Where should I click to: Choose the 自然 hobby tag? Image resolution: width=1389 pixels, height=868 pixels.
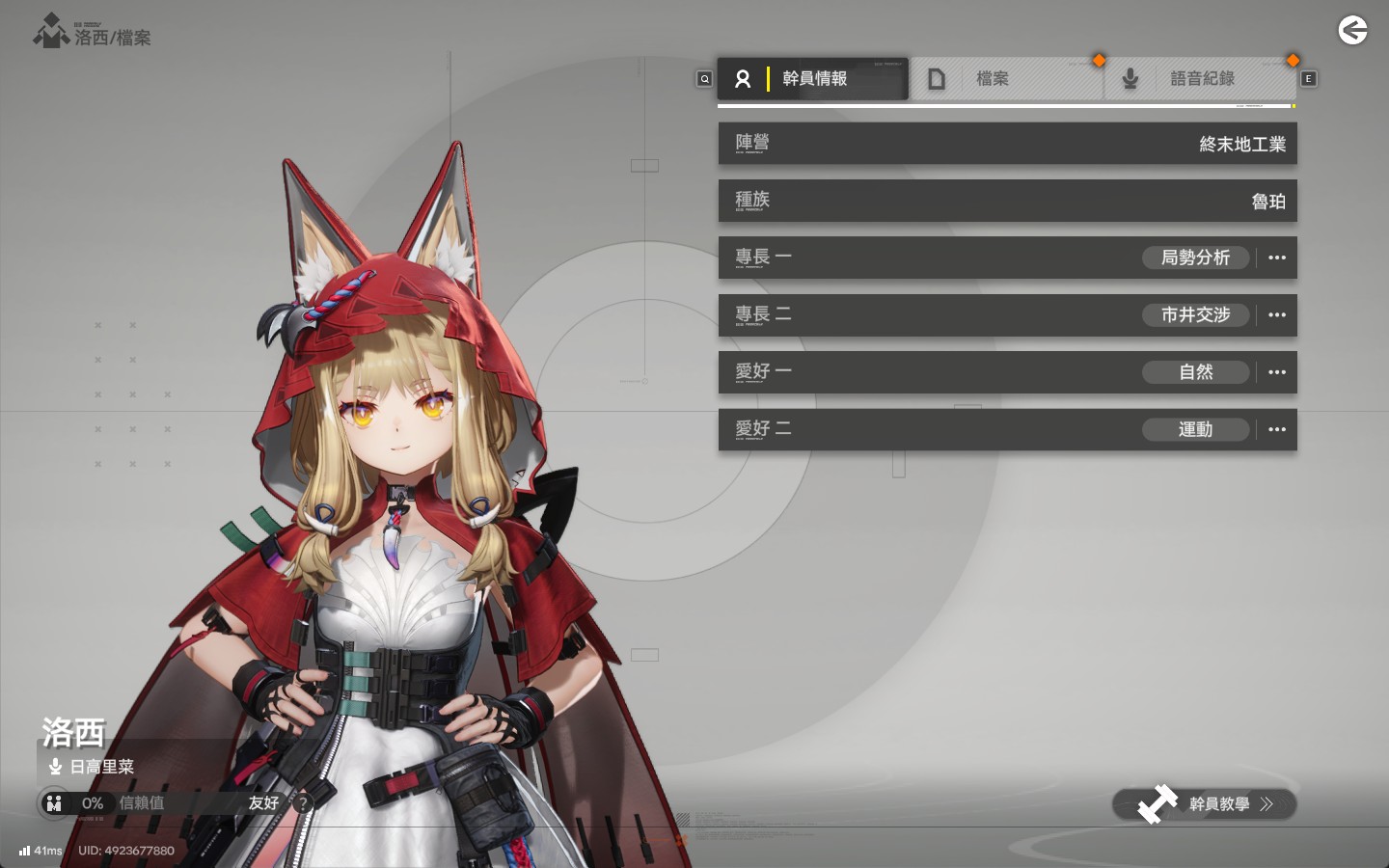click(x=1195, y=372)
